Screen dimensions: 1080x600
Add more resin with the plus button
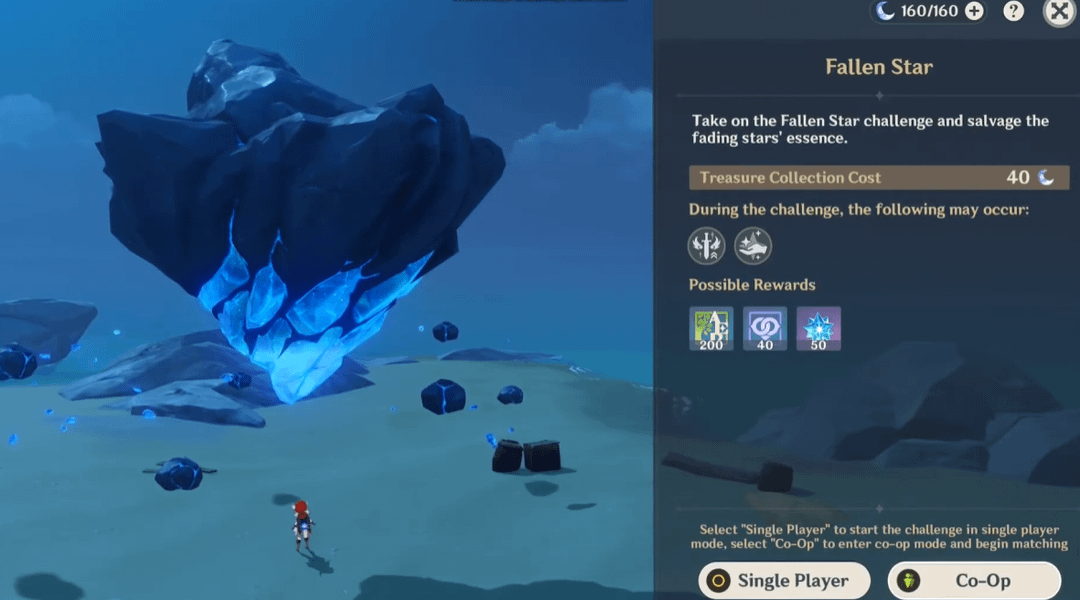[974, 12]
